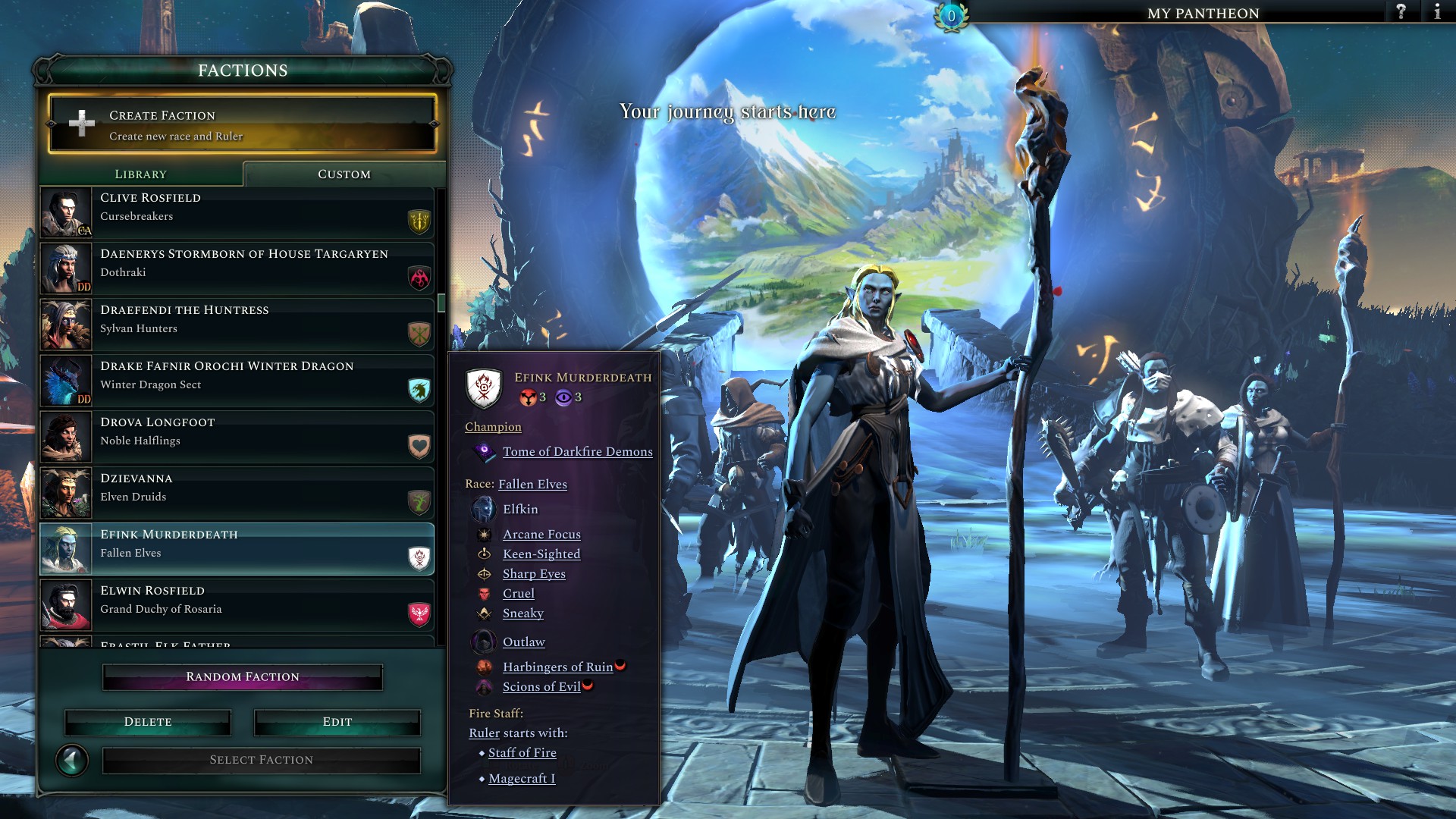Select the Outlaw society trait icon
This screenshot has width=1456, height=819.
tap(483, 642)
